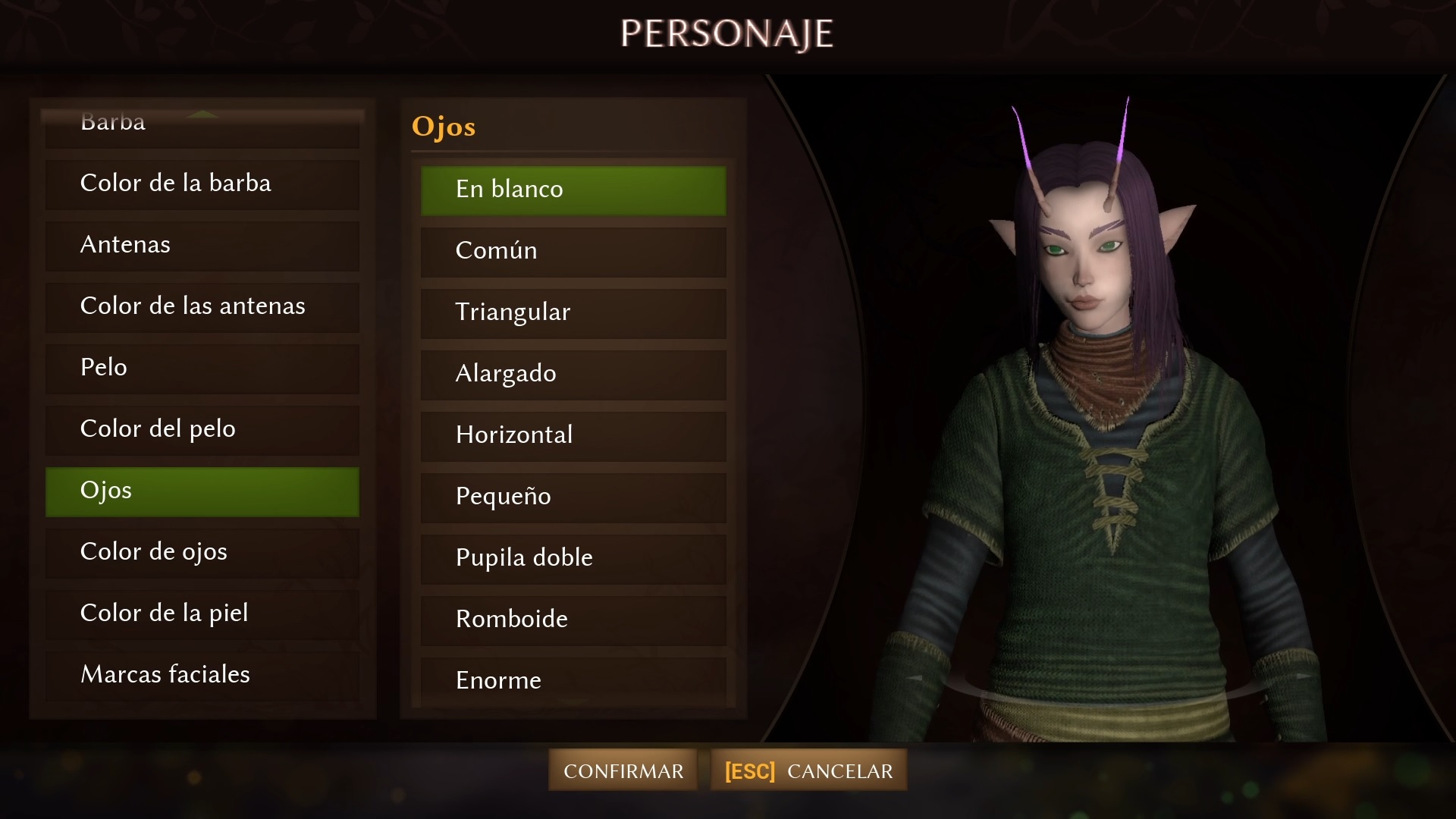Viewport: 1456px width, 819px height.
Task: Open the Antenas category
Action: [x=202, y=245]
